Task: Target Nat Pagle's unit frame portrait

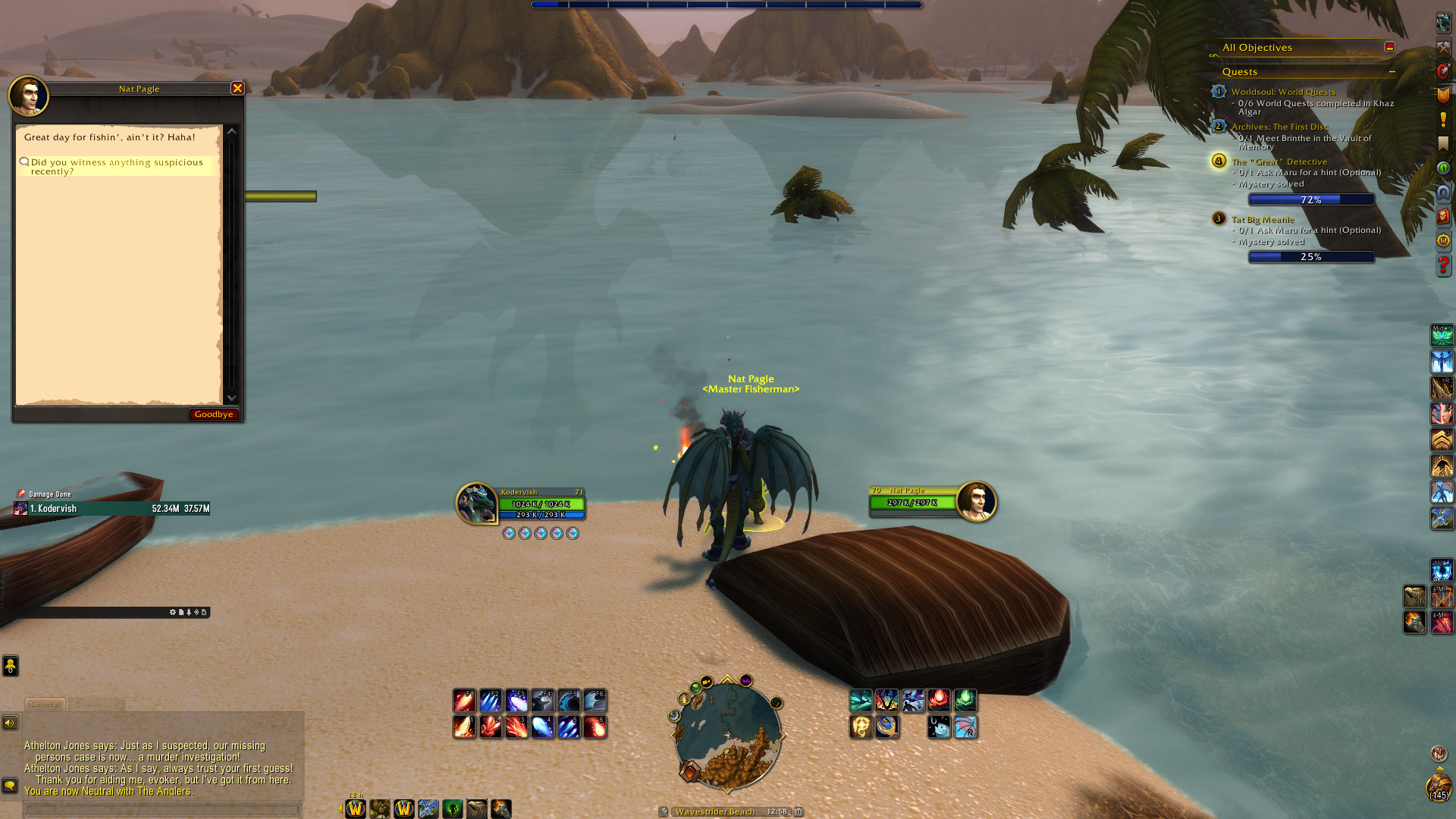Action: click(976, 501)
